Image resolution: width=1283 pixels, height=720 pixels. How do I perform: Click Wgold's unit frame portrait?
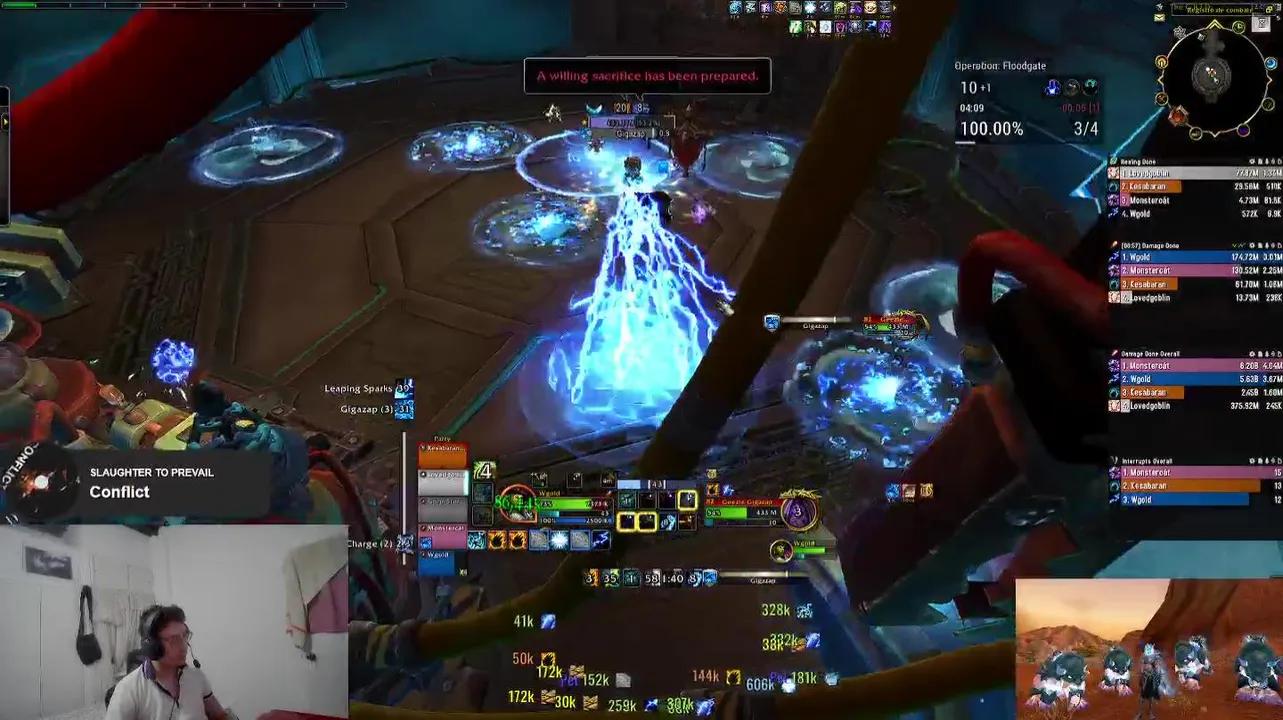(x=517, y=504)
